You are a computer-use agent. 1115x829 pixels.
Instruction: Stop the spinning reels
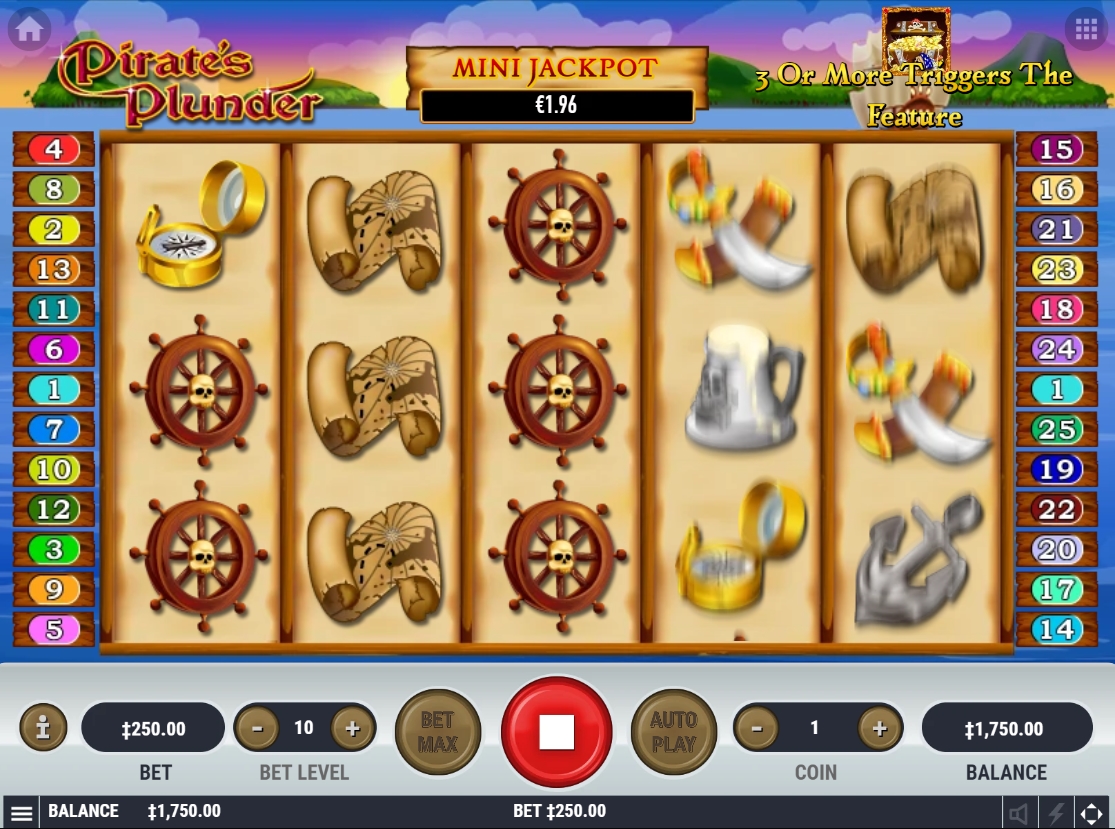(x=556, y=732)
